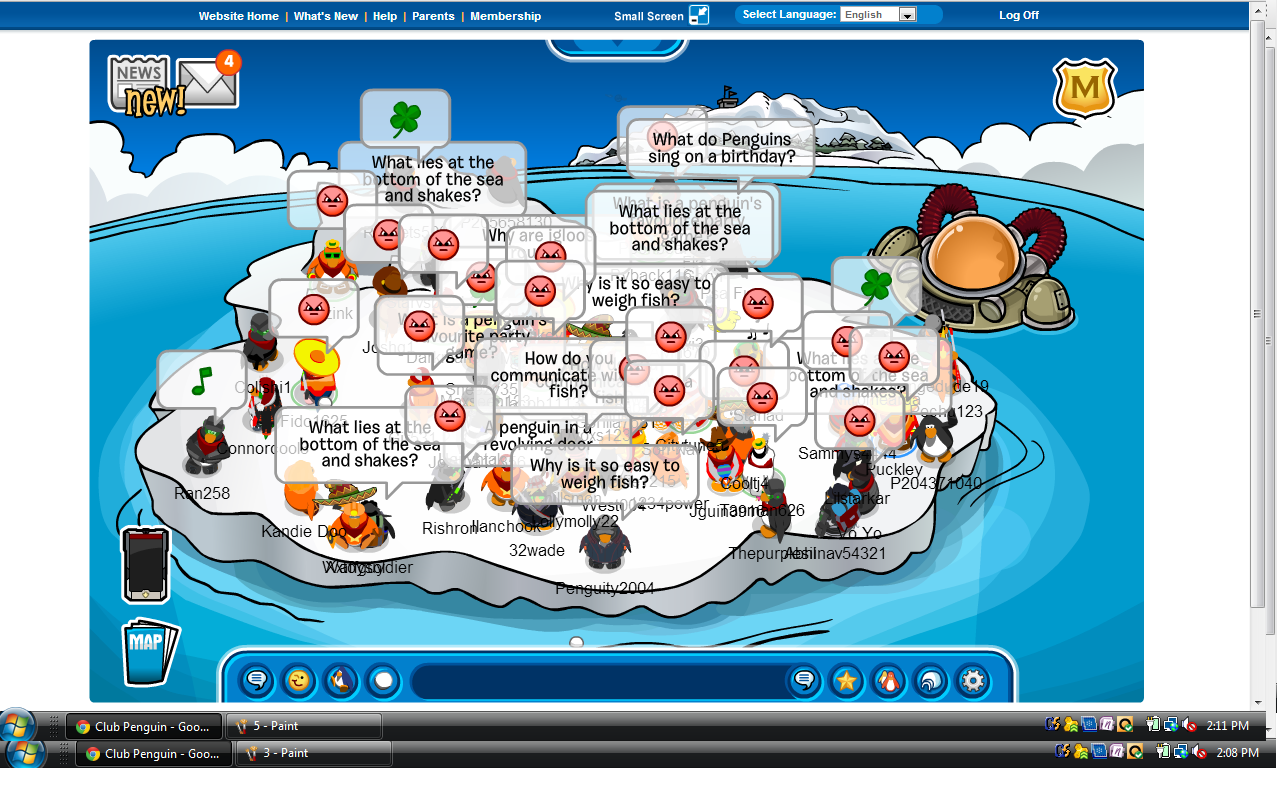
Task: Open the Map
Action: pos(149,652)
